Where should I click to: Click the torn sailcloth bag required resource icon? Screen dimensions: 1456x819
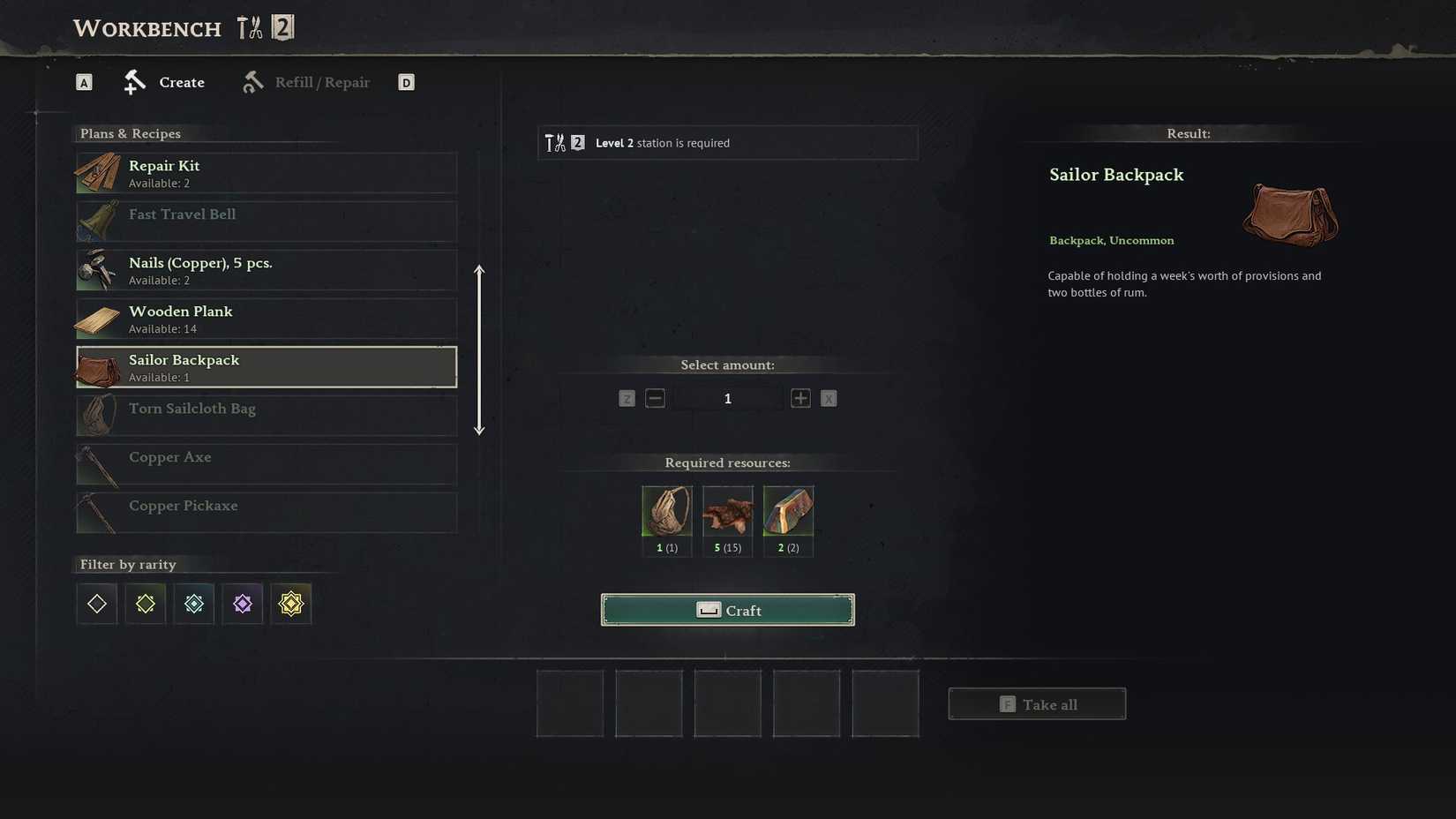(666, 514)
